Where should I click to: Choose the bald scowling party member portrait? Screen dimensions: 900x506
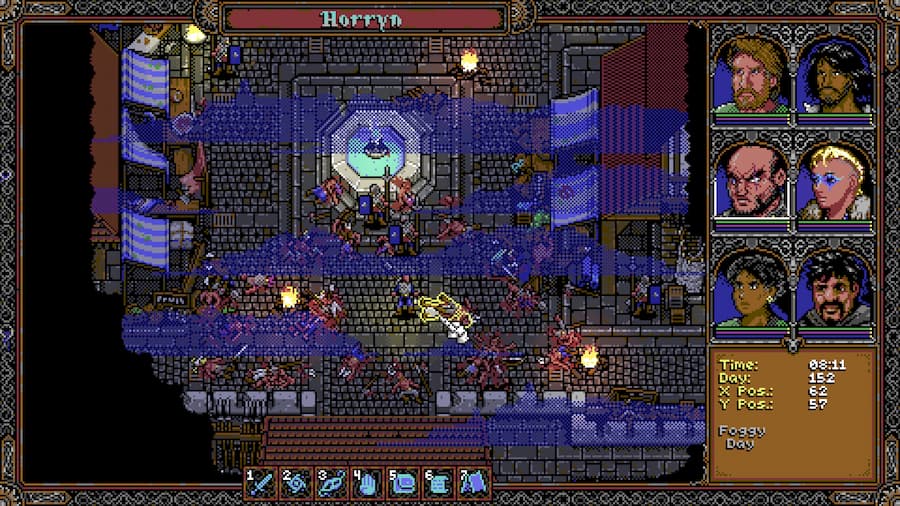pos(750,183)
